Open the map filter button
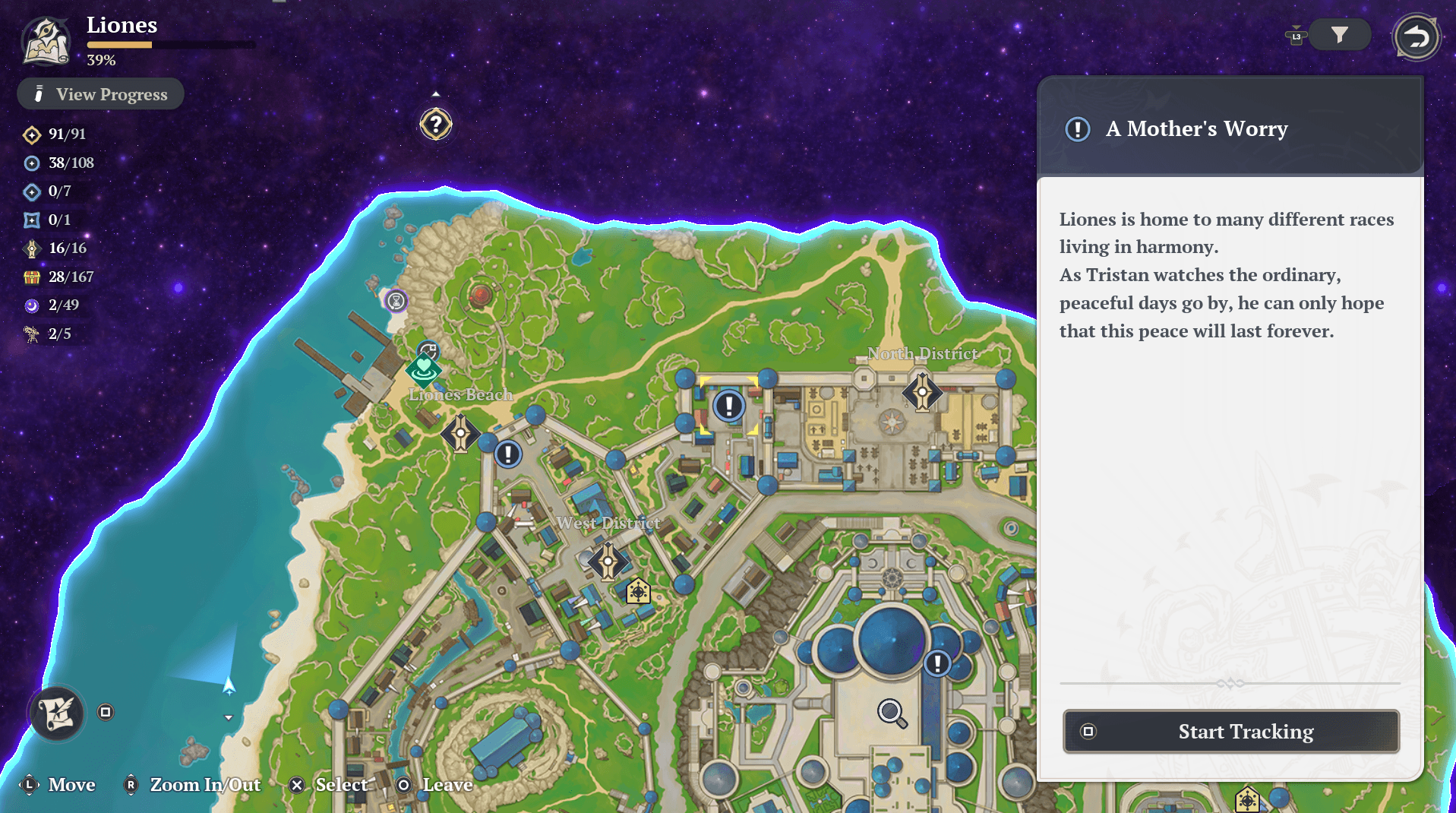The image size is (1456, 813). click(1339, 35)
